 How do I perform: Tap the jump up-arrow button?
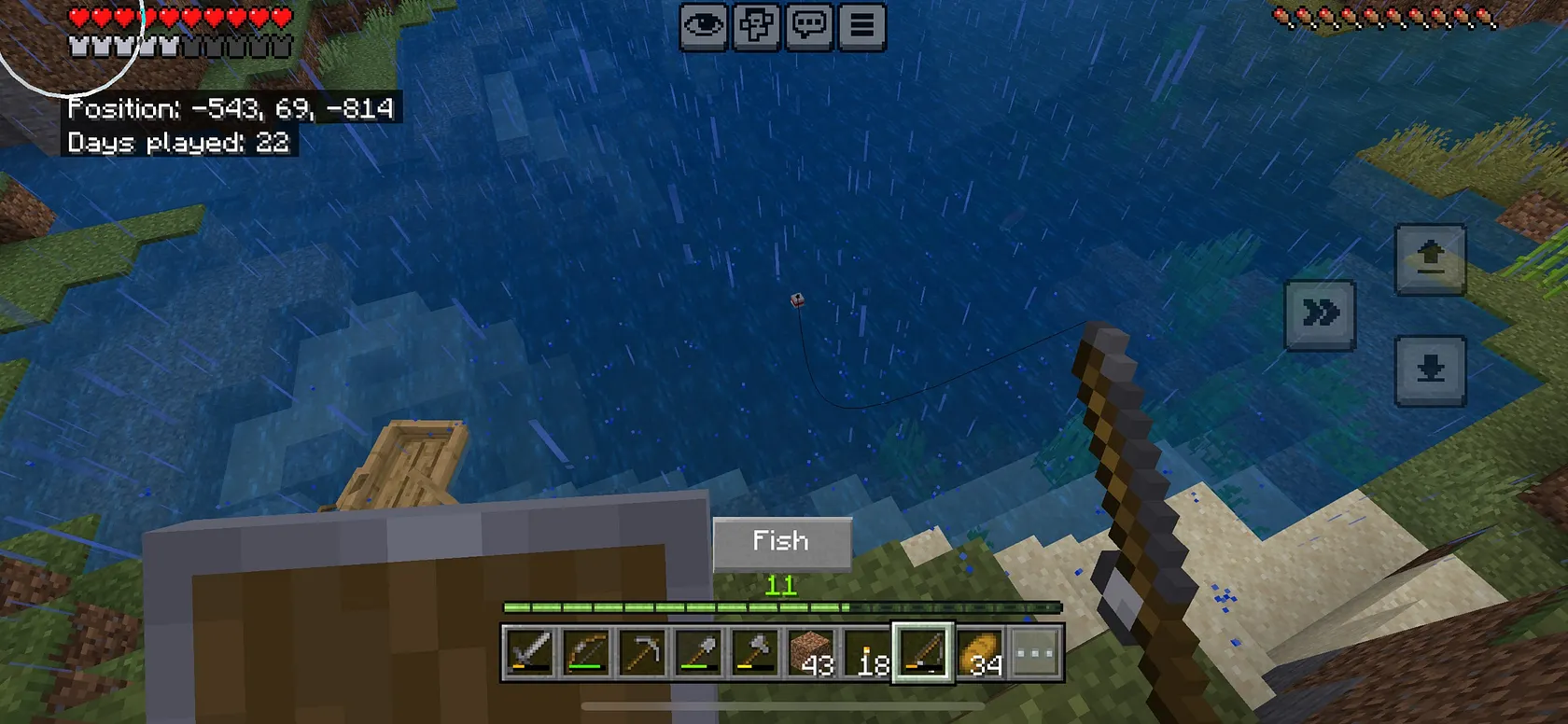(x=1430, y=258)
